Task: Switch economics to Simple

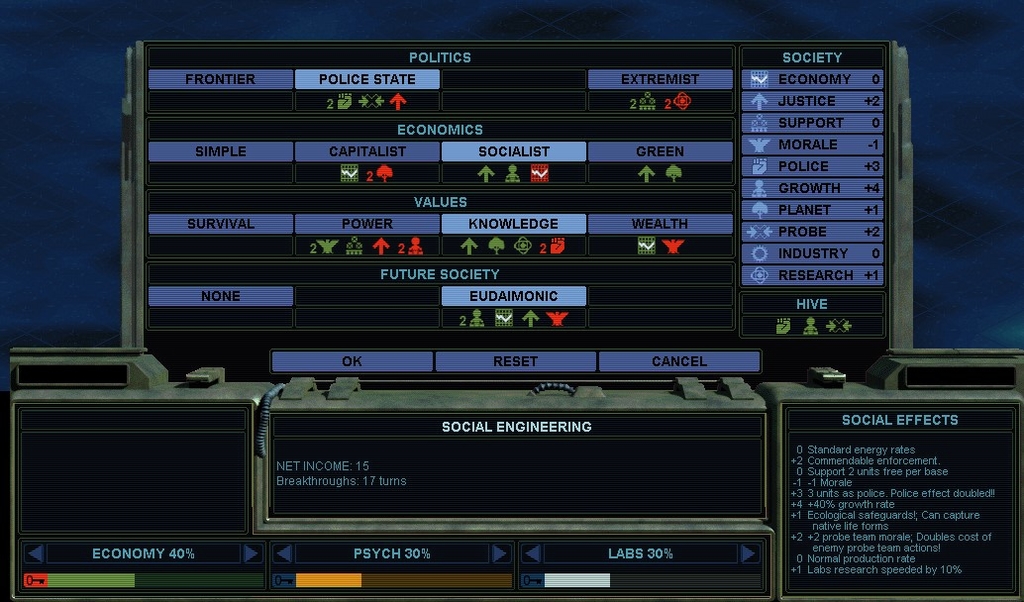Action: (x=220, y=151)
